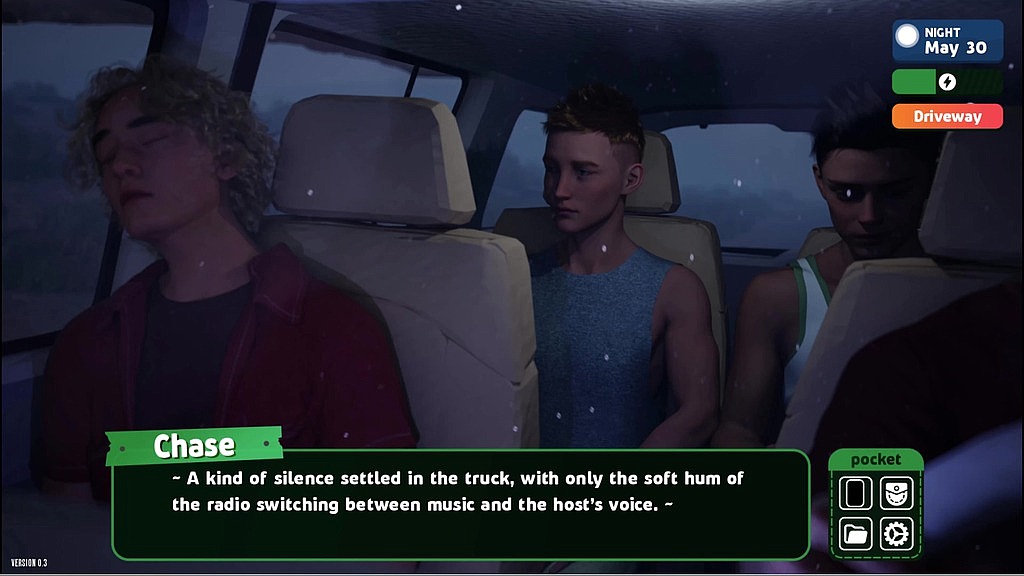Open the phone from the pocket

click(856, 493)
